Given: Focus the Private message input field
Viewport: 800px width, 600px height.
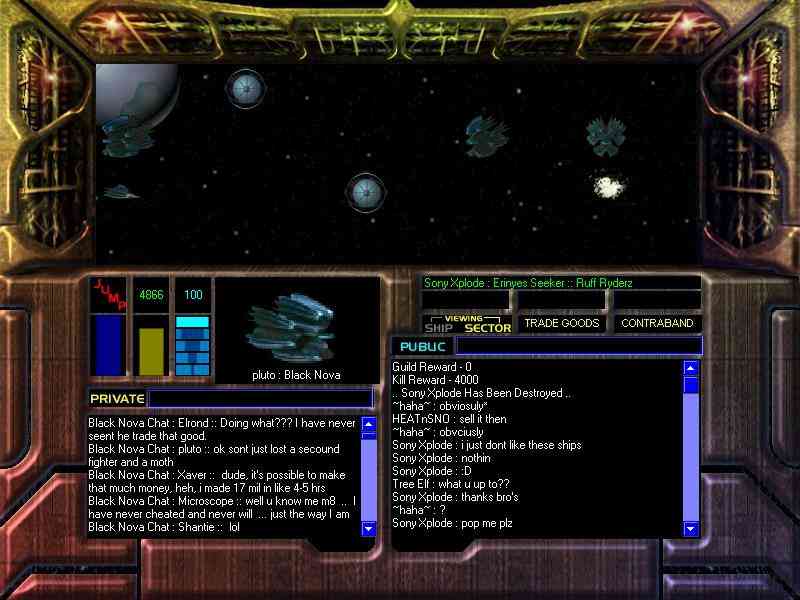Looking at the screenshot, I should [258, 398].
